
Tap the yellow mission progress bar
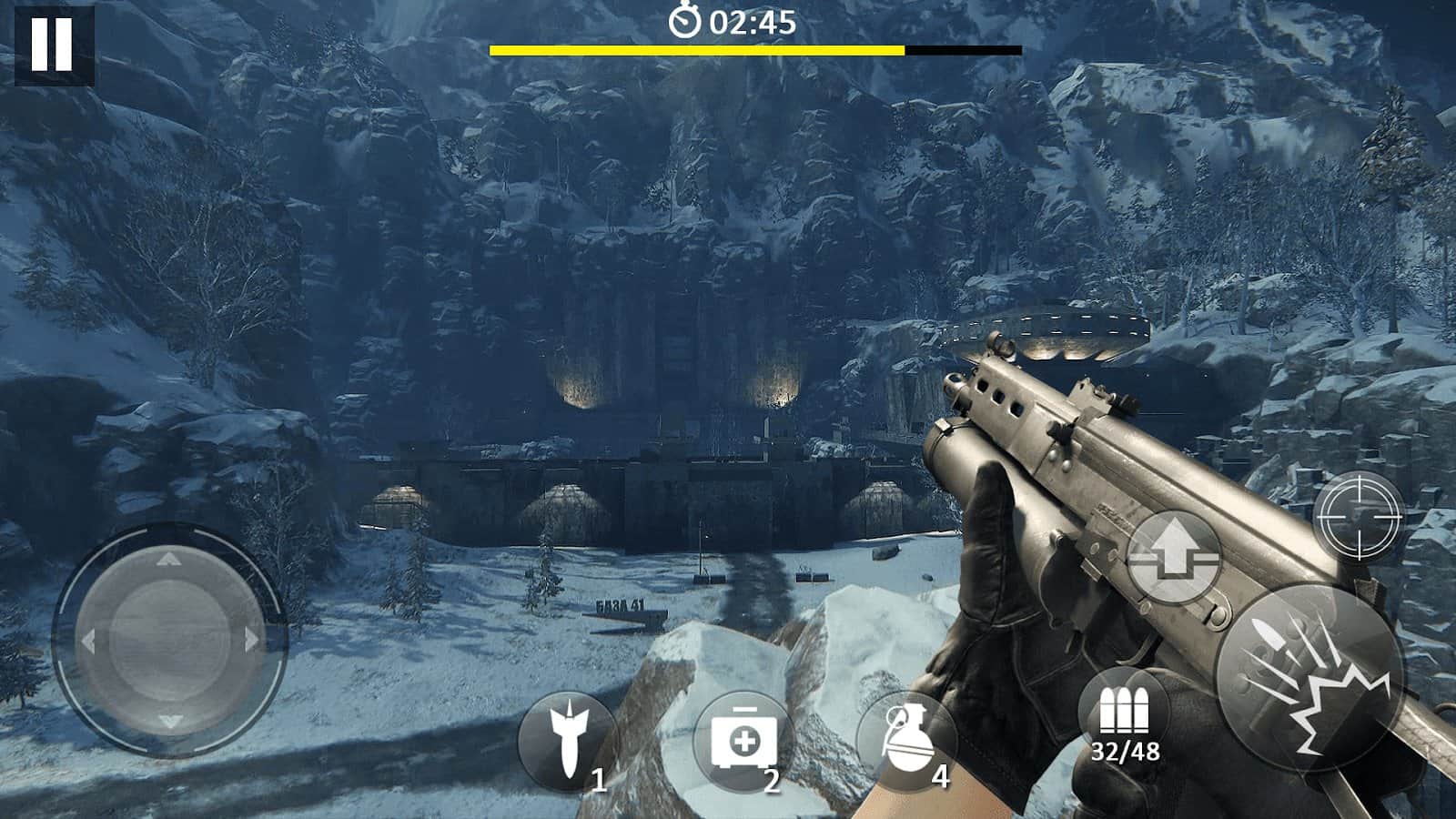click(x=697, y=52)
